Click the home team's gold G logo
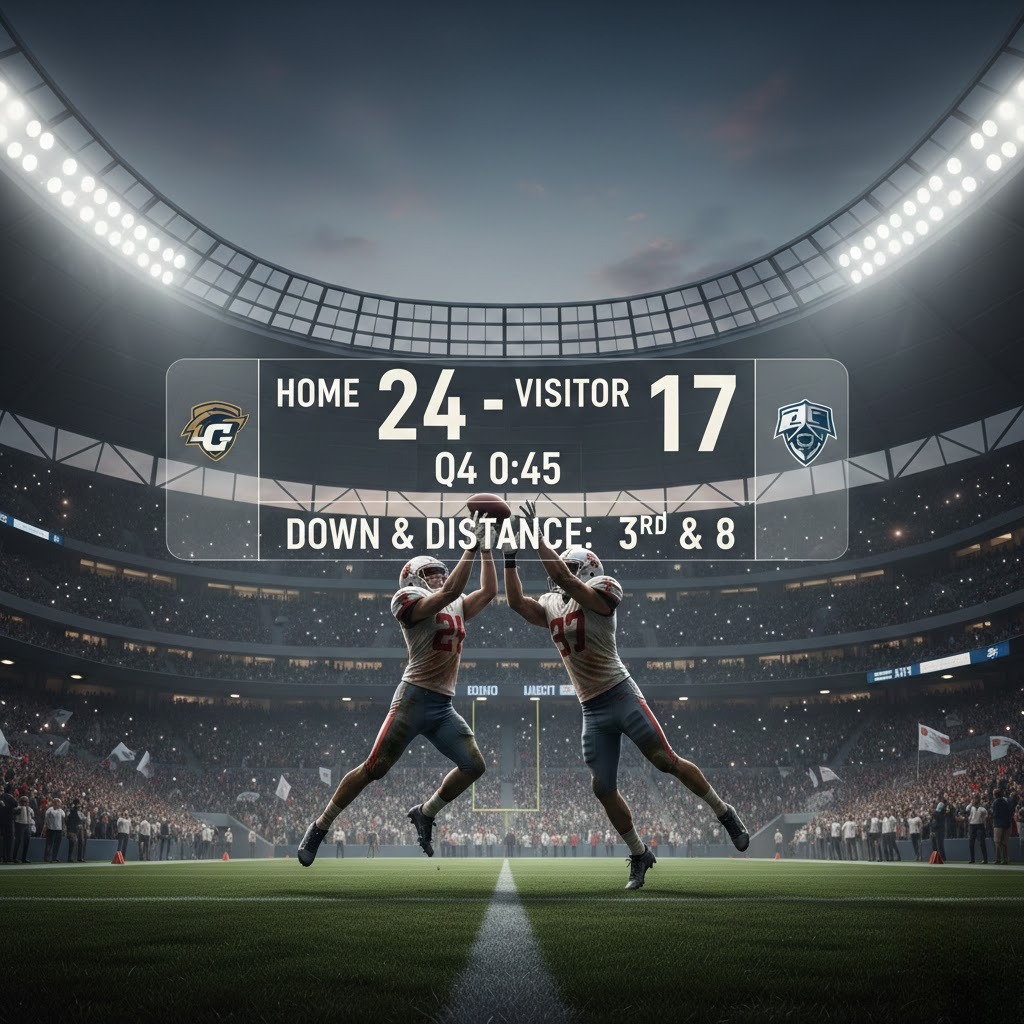 (214, 430)
